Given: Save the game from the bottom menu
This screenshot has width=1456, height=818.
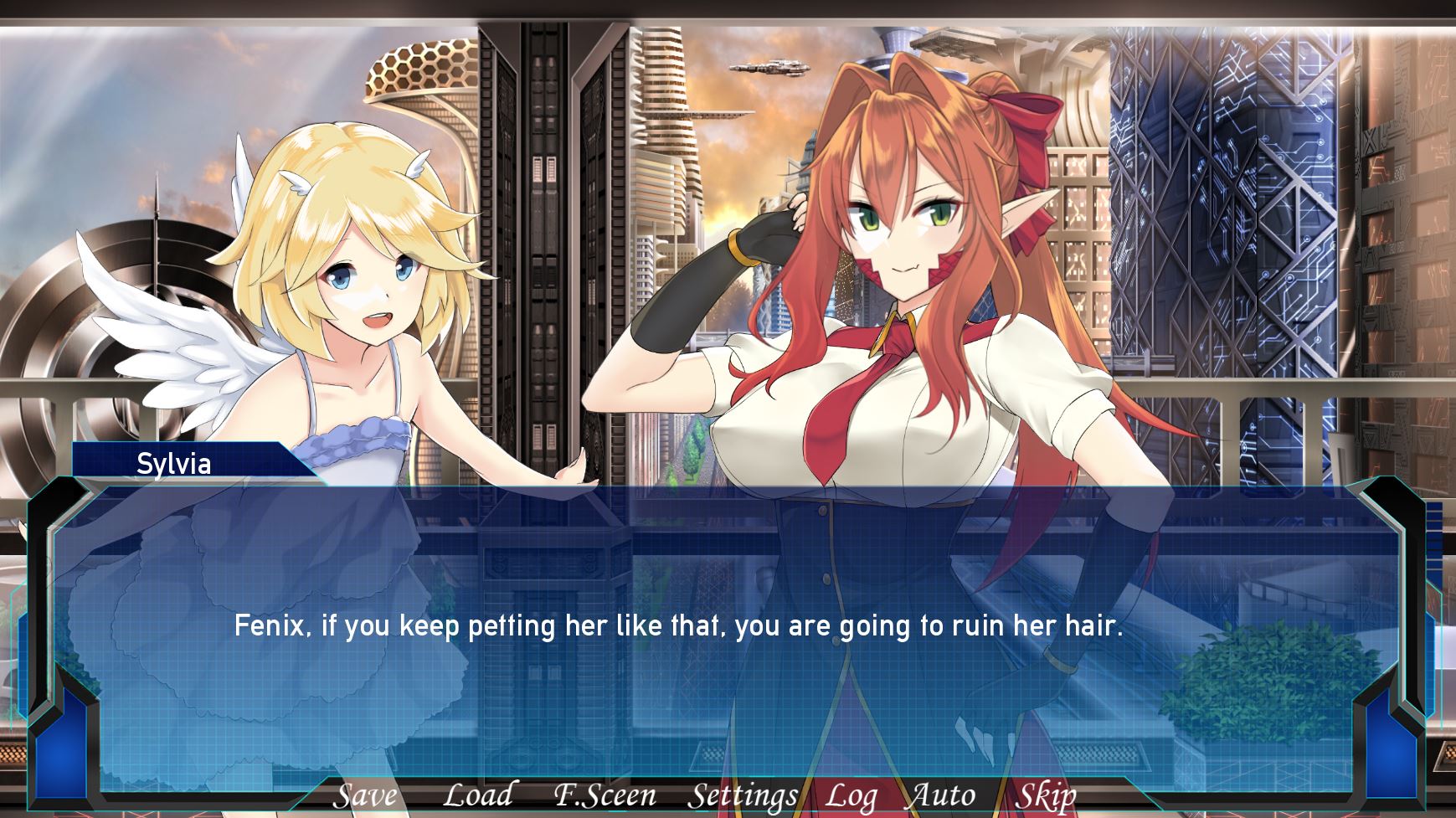Looking at the screenshot, I should [364, 795].
